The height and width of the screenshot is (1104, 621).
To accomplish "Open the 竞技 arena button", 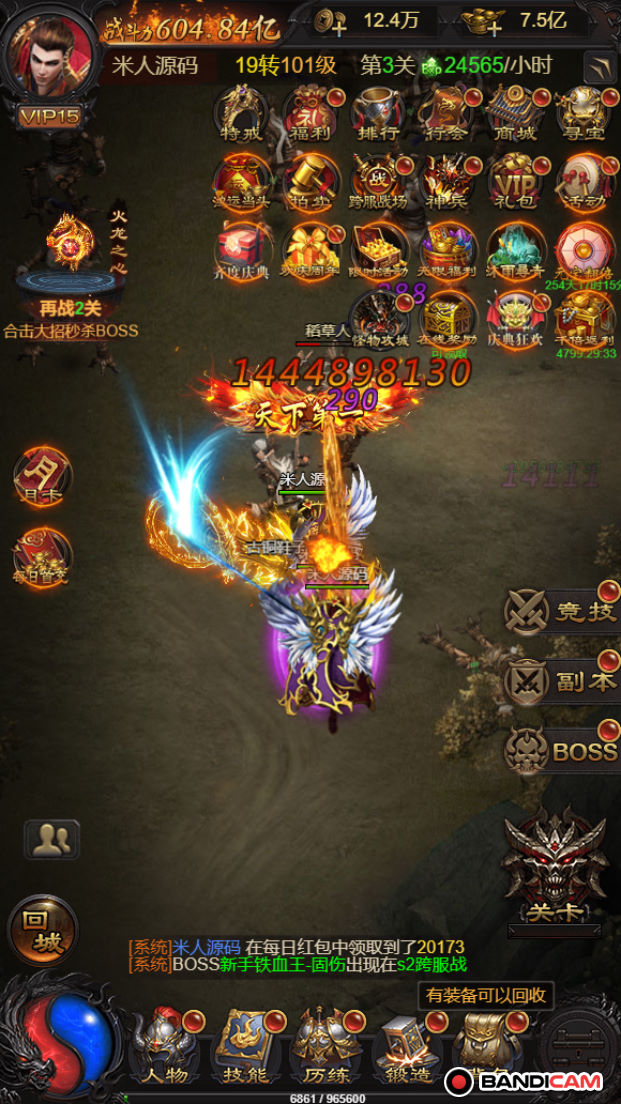I will click(x=561, y=609).
